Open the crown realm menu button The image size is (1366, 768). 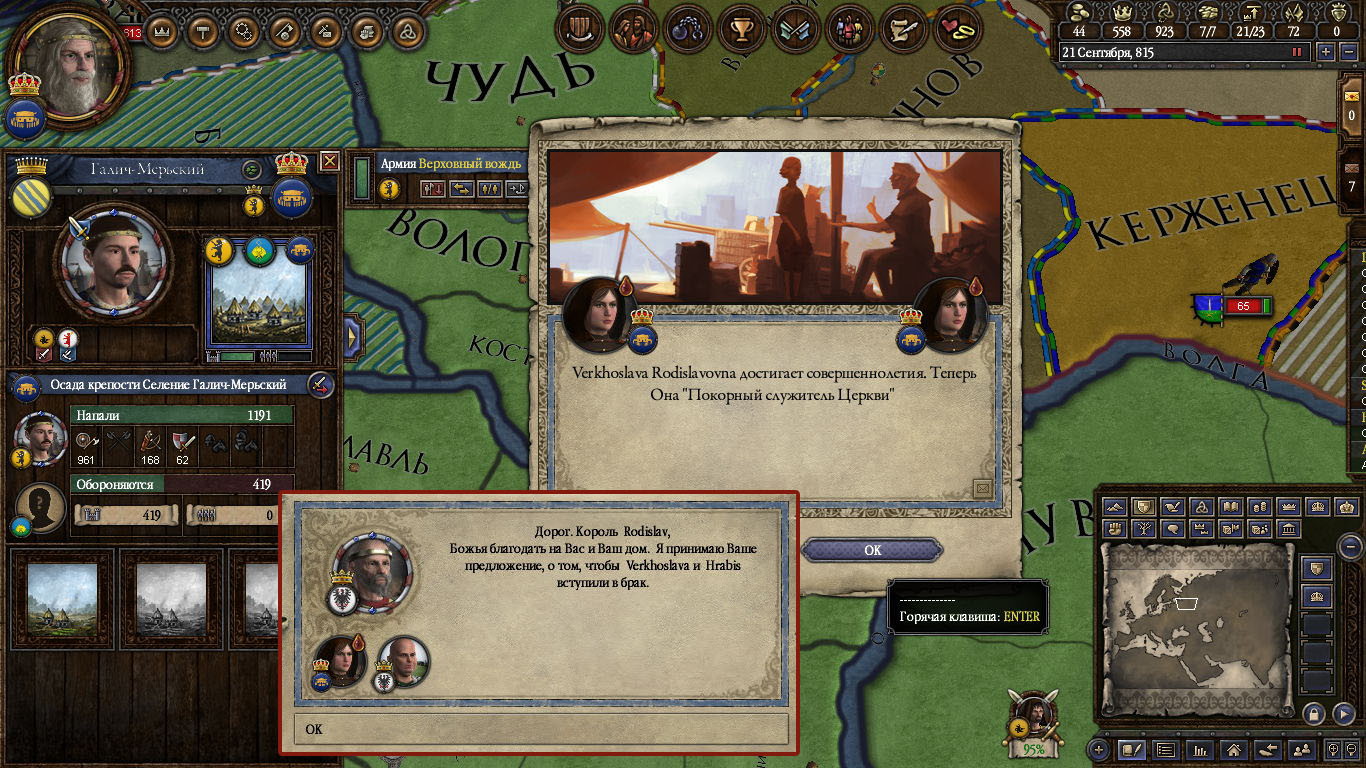pyautogui.click(x=161, y=32)
